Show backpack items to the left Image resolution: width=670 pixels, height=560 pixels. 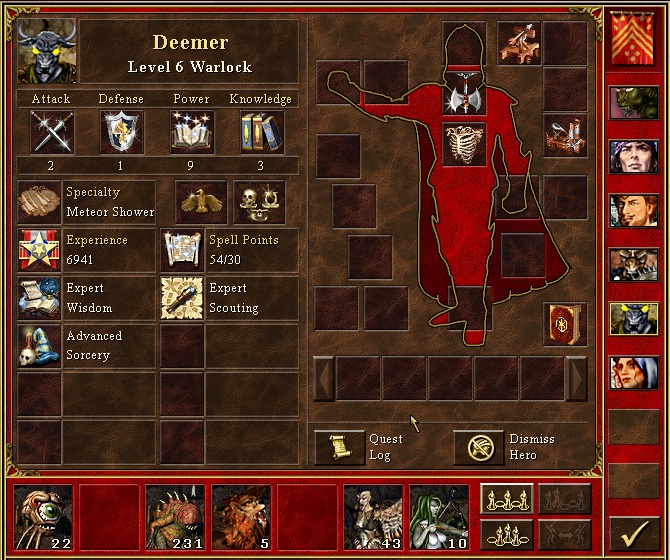tap(323, 378)
